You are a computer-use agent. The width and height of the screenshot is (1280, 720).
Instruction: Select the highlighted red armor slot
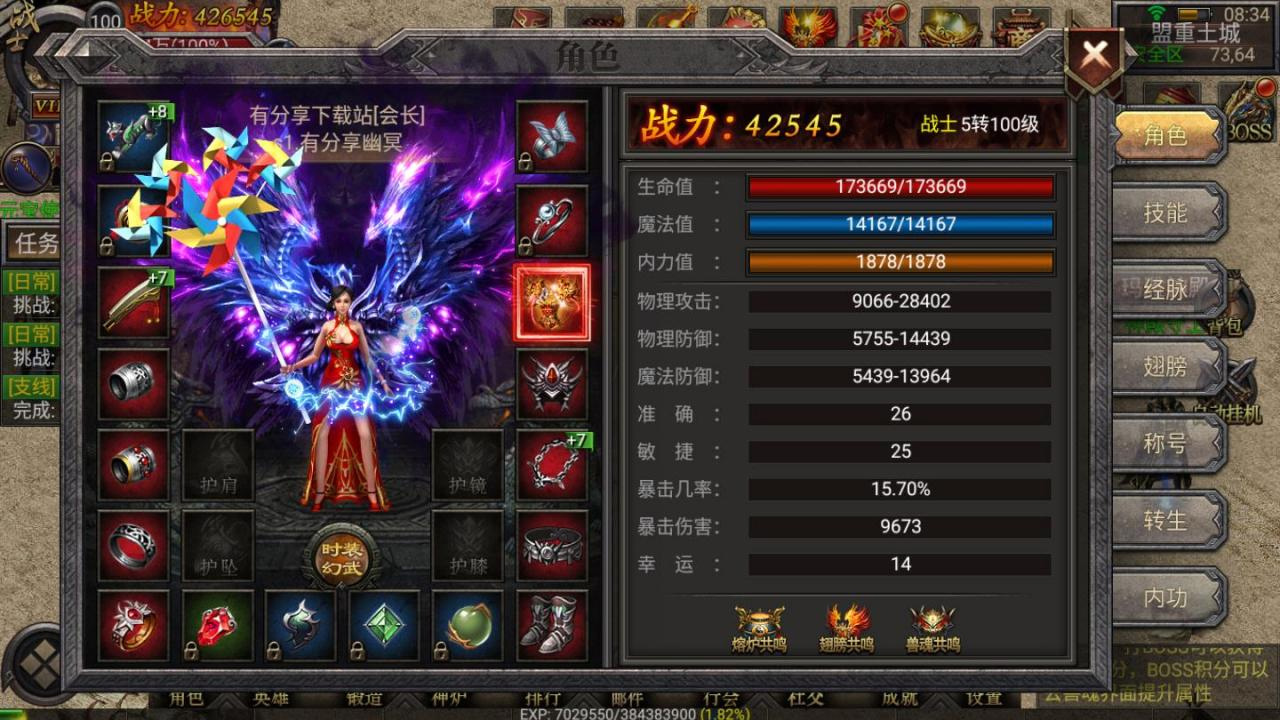(552, 303)
